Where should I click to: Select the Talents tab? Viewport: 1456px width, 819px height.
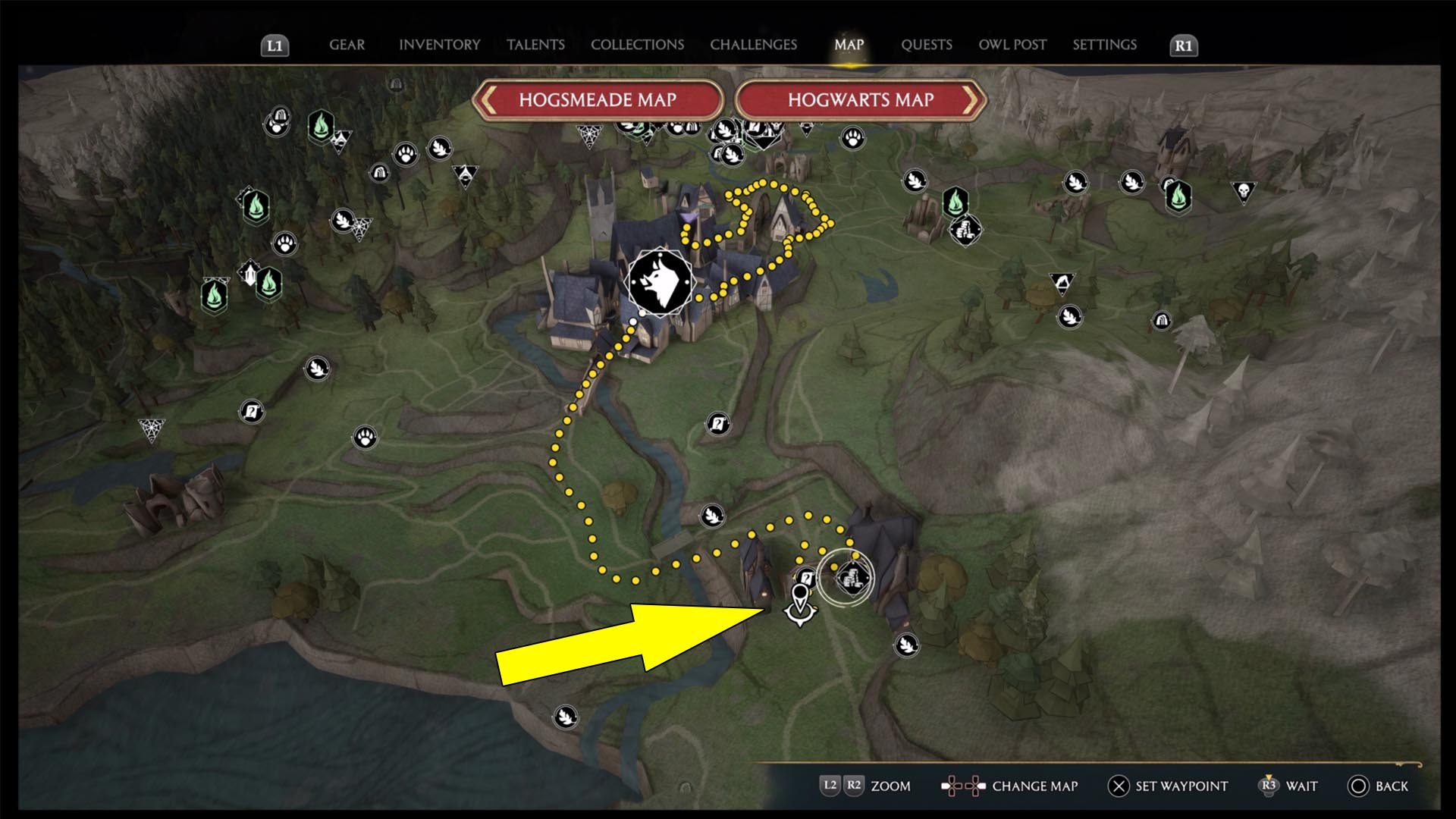[535, 45]
